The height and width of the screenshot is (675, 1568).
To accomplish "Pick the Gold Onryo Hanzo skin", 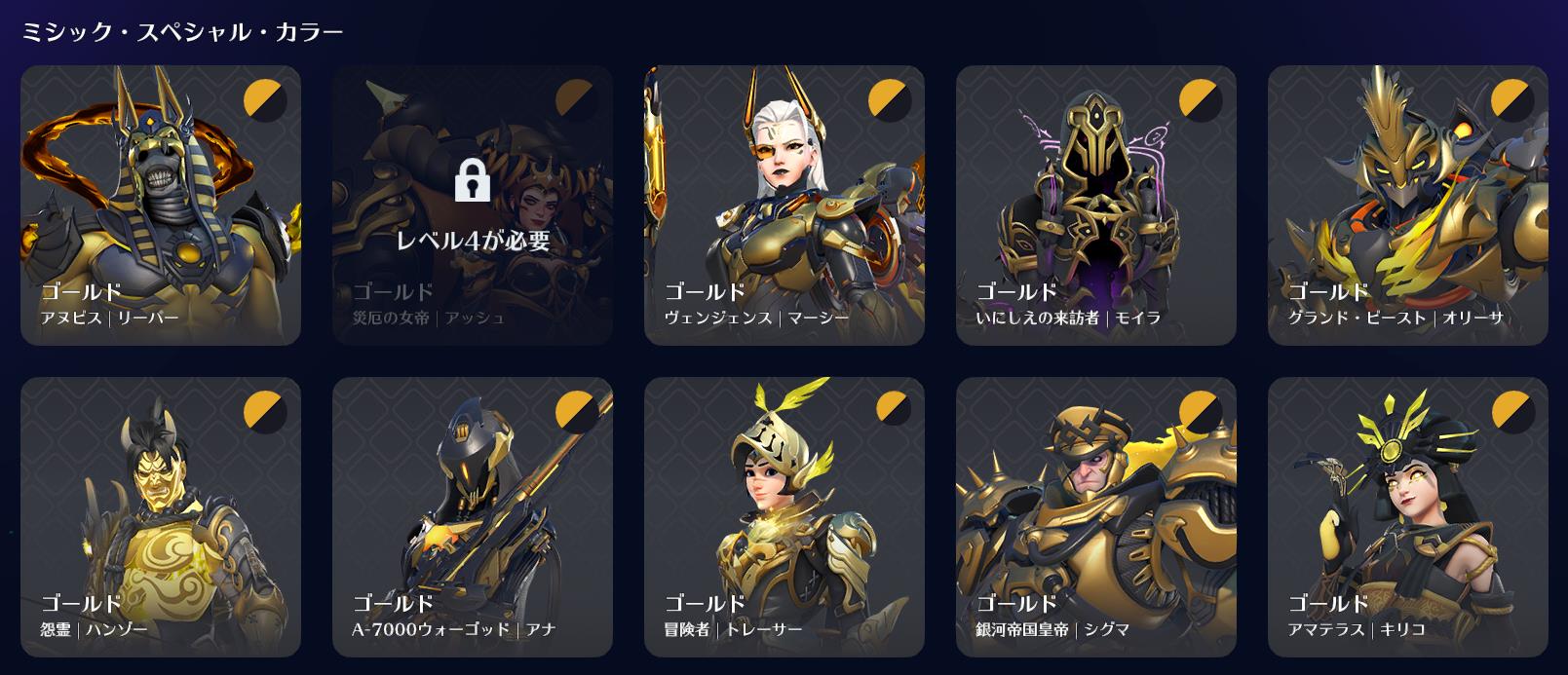I will (161, 517).
